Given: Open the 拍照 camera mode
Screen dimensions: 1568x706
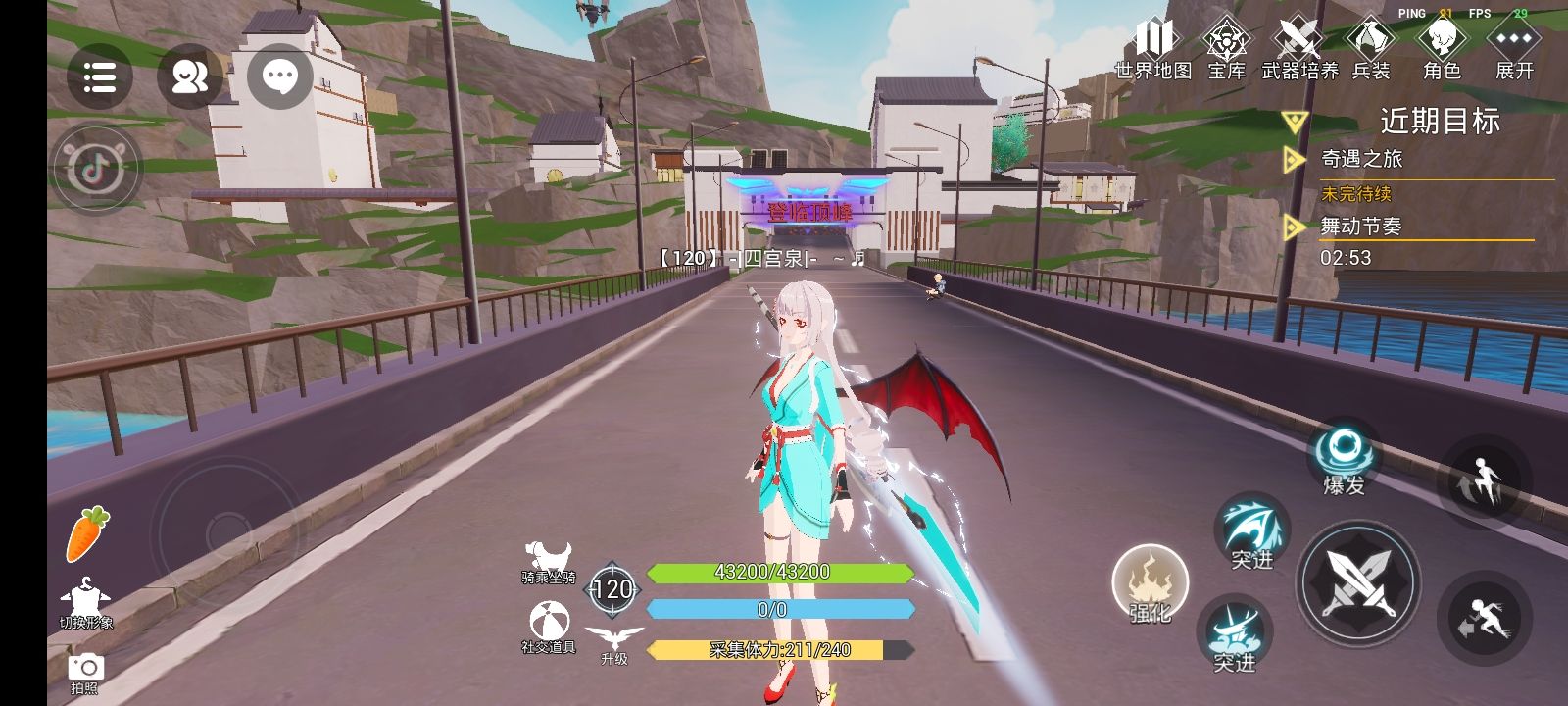Looking at the screenshot, I should click(85, 673).
